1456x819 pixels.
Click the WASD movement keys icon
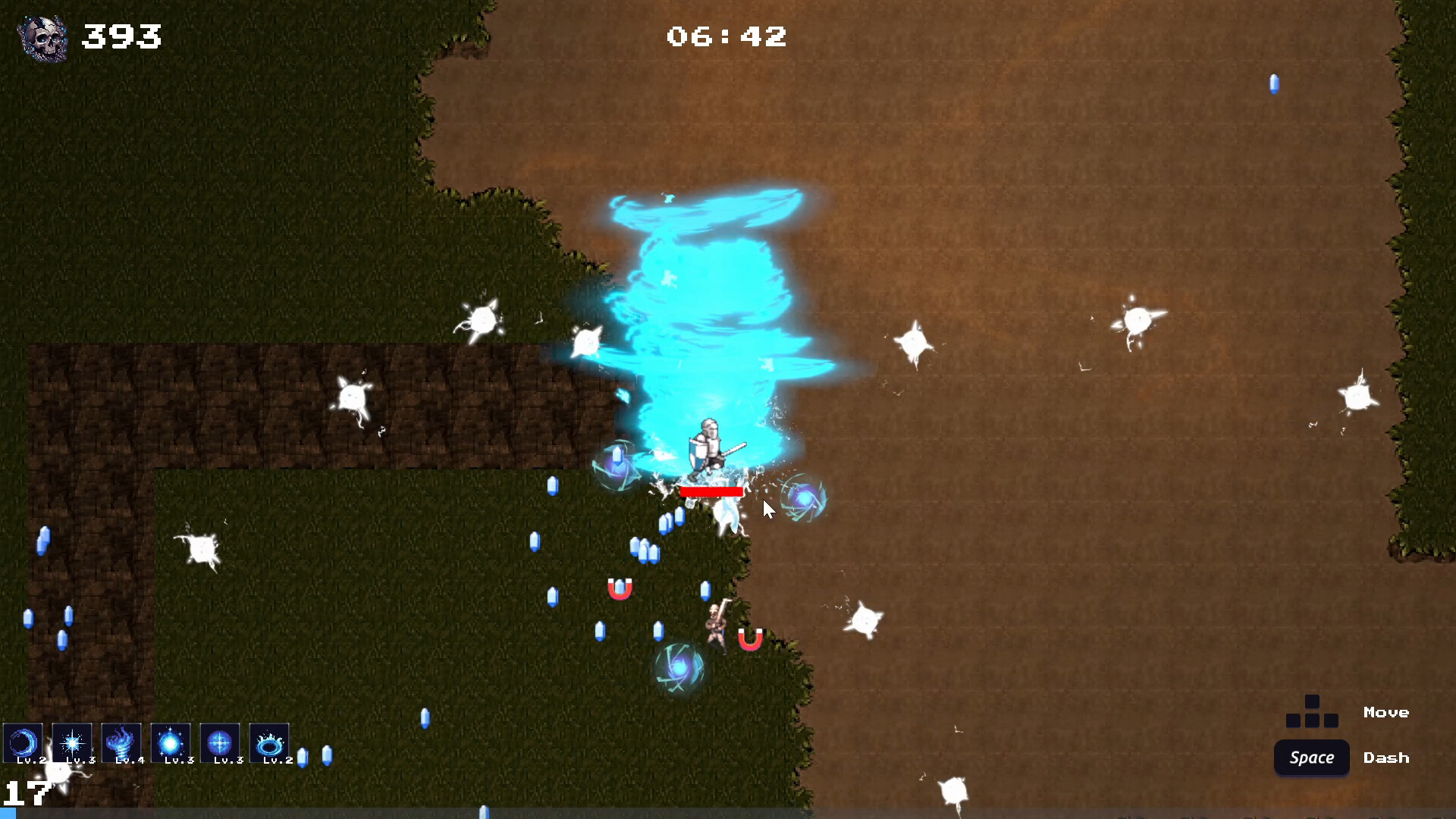[1311, 713]
